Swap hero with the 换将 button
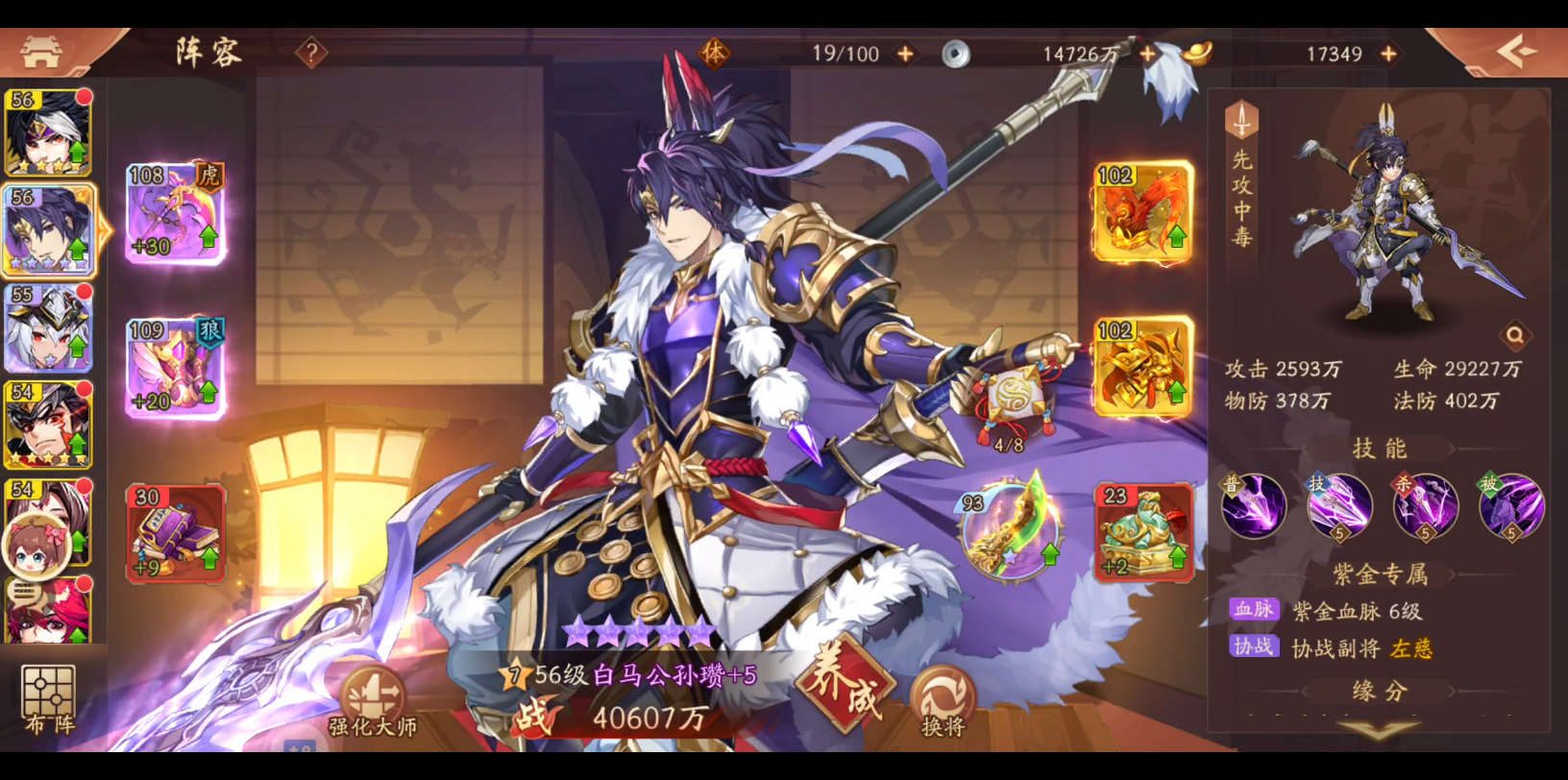The width and height of the screenshot is (1568, 780). click(942, 702)
